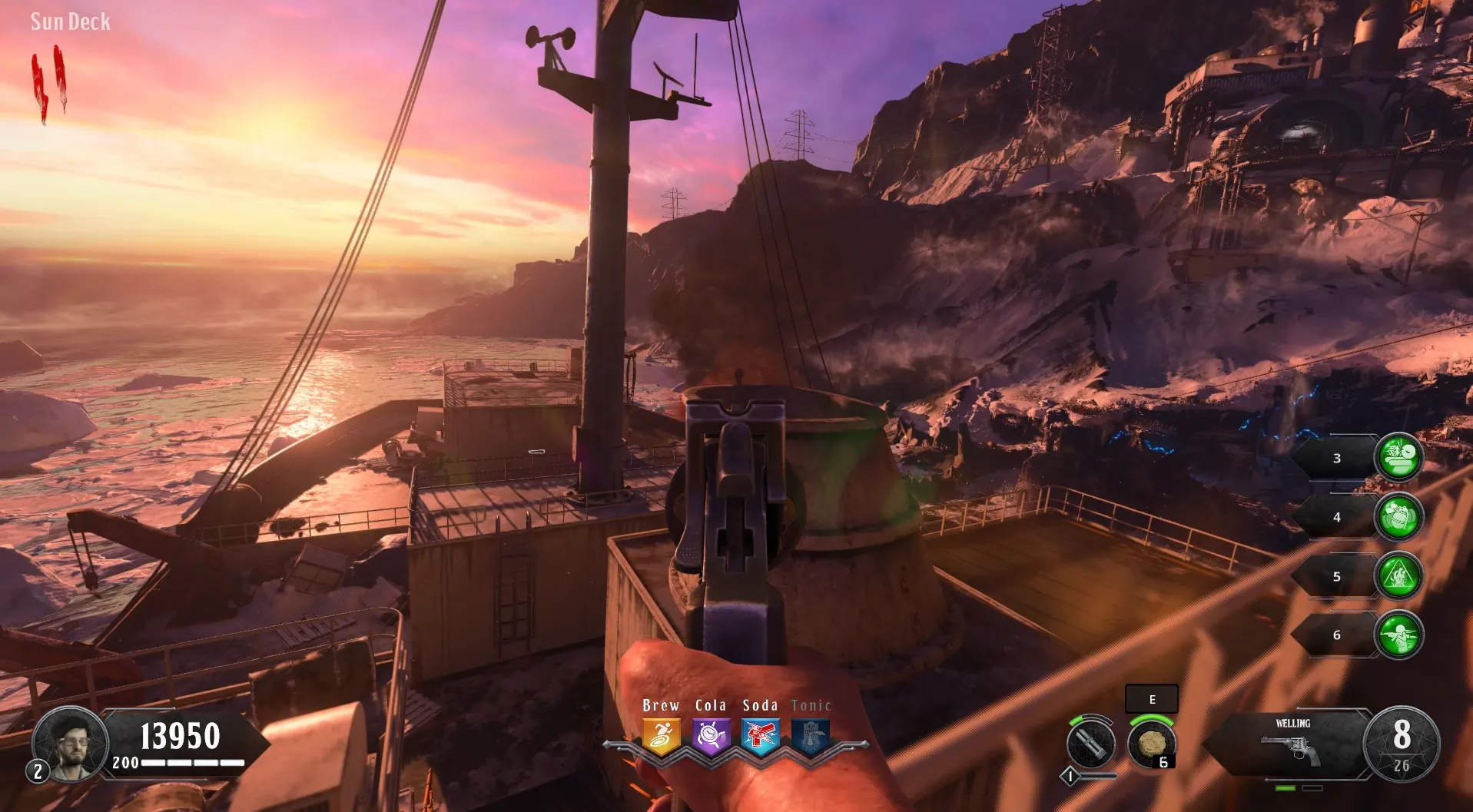
Task: Activate elixir slot 4 with grenade icon
Action: tap(1398, 517)
